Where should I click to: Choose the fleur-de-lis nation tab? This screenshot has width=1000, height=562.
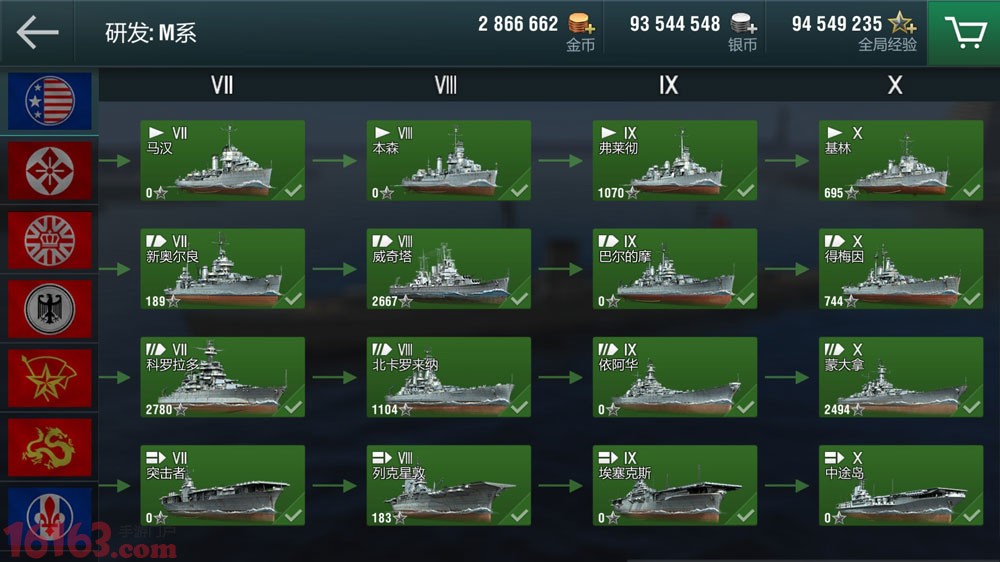coord(50,515)
